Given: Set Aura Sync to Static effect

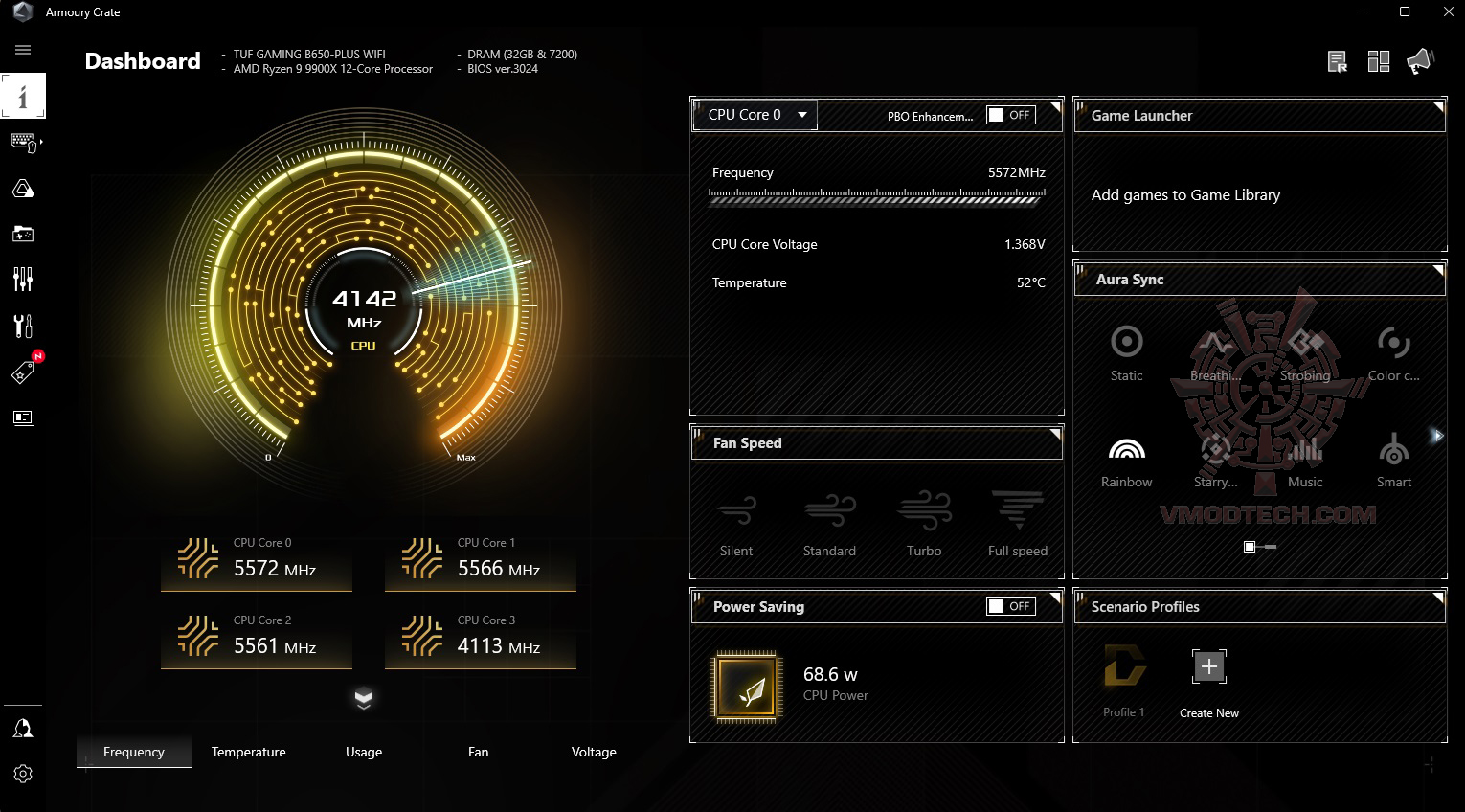Looking at the screenshot, I should [1126, 352].
